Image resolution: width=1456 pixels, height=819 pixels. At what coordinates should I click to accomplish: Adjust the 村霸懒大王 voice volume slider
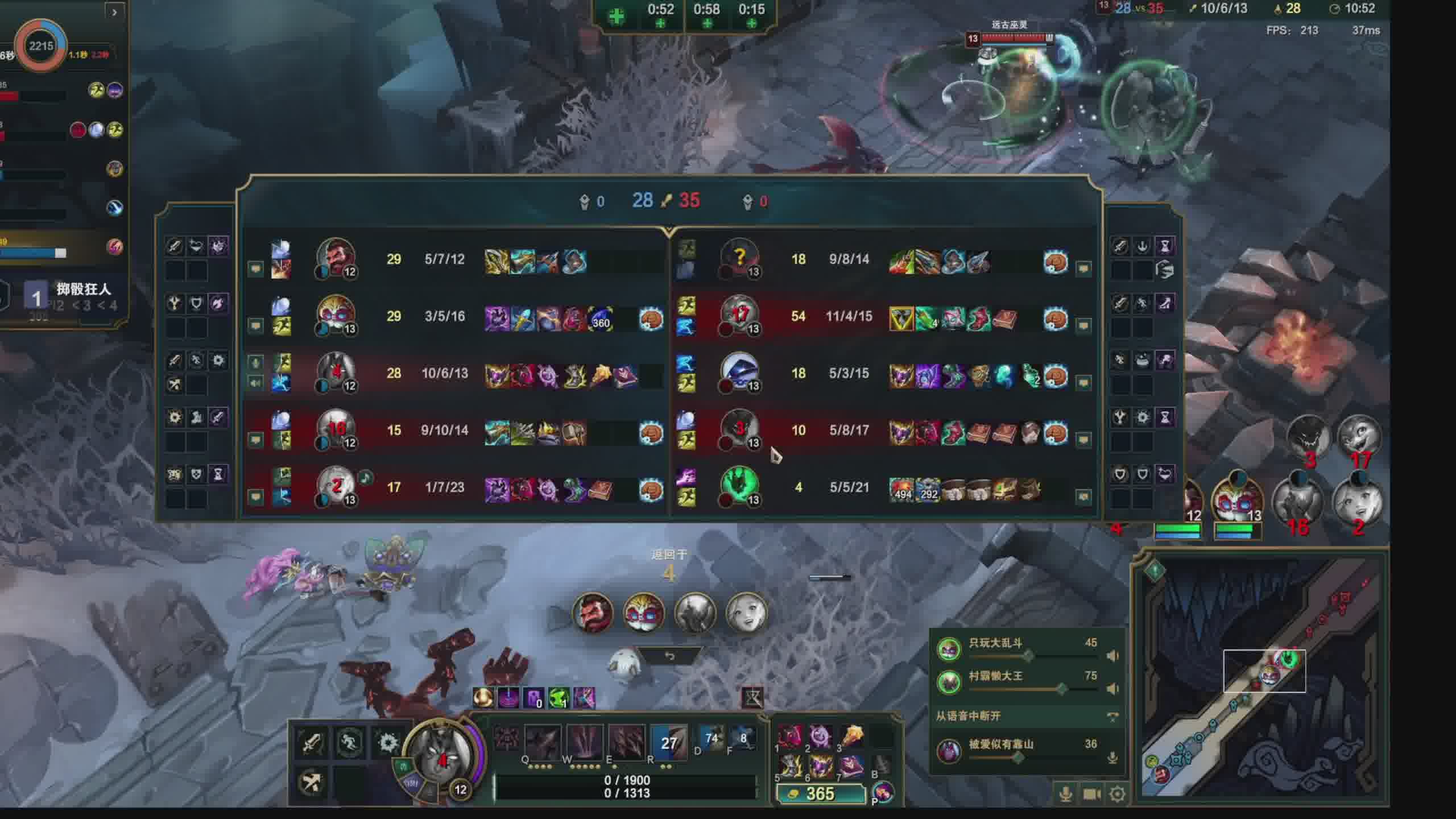tap(1061, 689)
